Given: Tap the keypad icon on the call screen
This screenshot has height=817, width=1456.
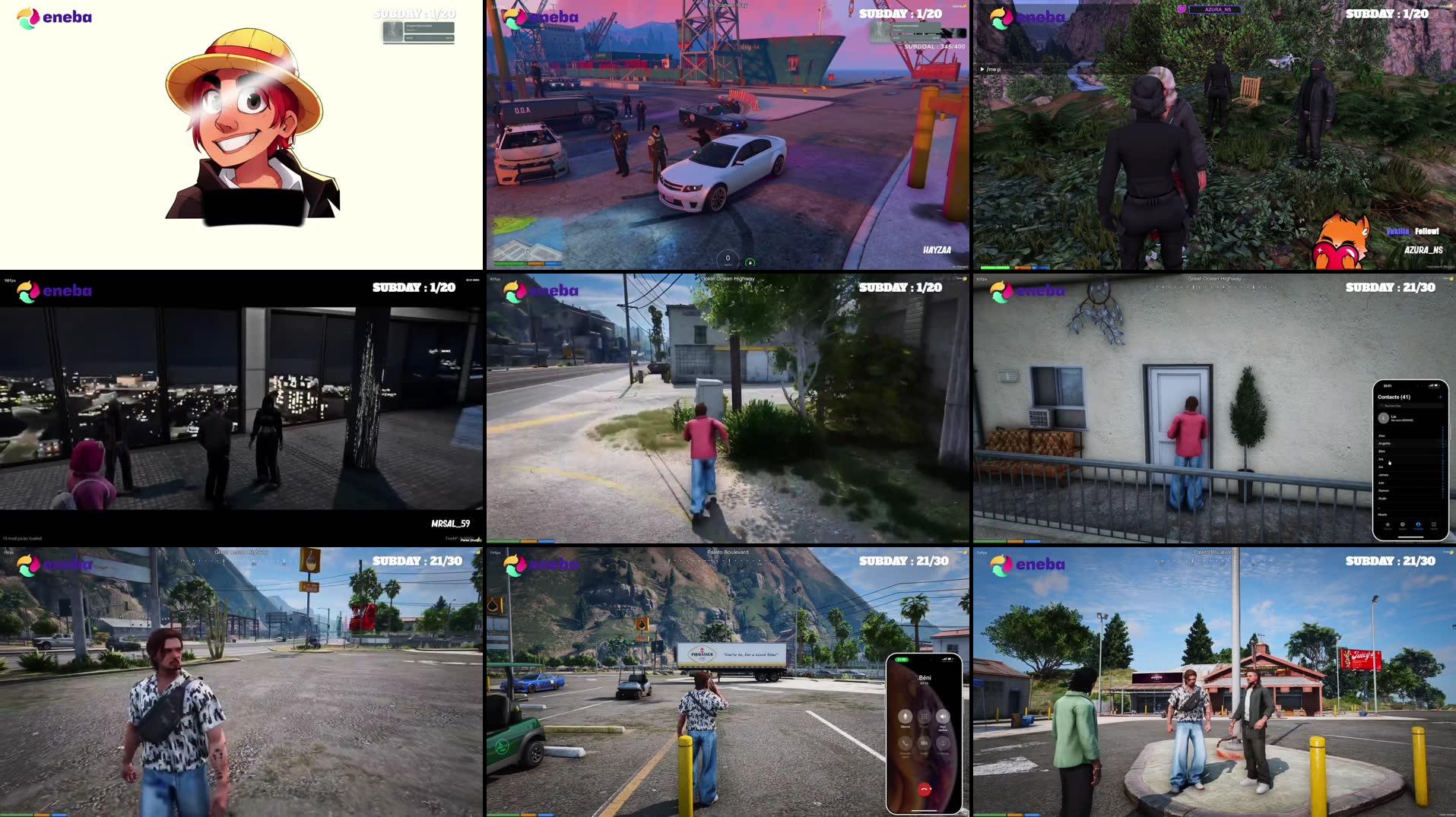Looking at the screenshot, I should coord(924,716).
